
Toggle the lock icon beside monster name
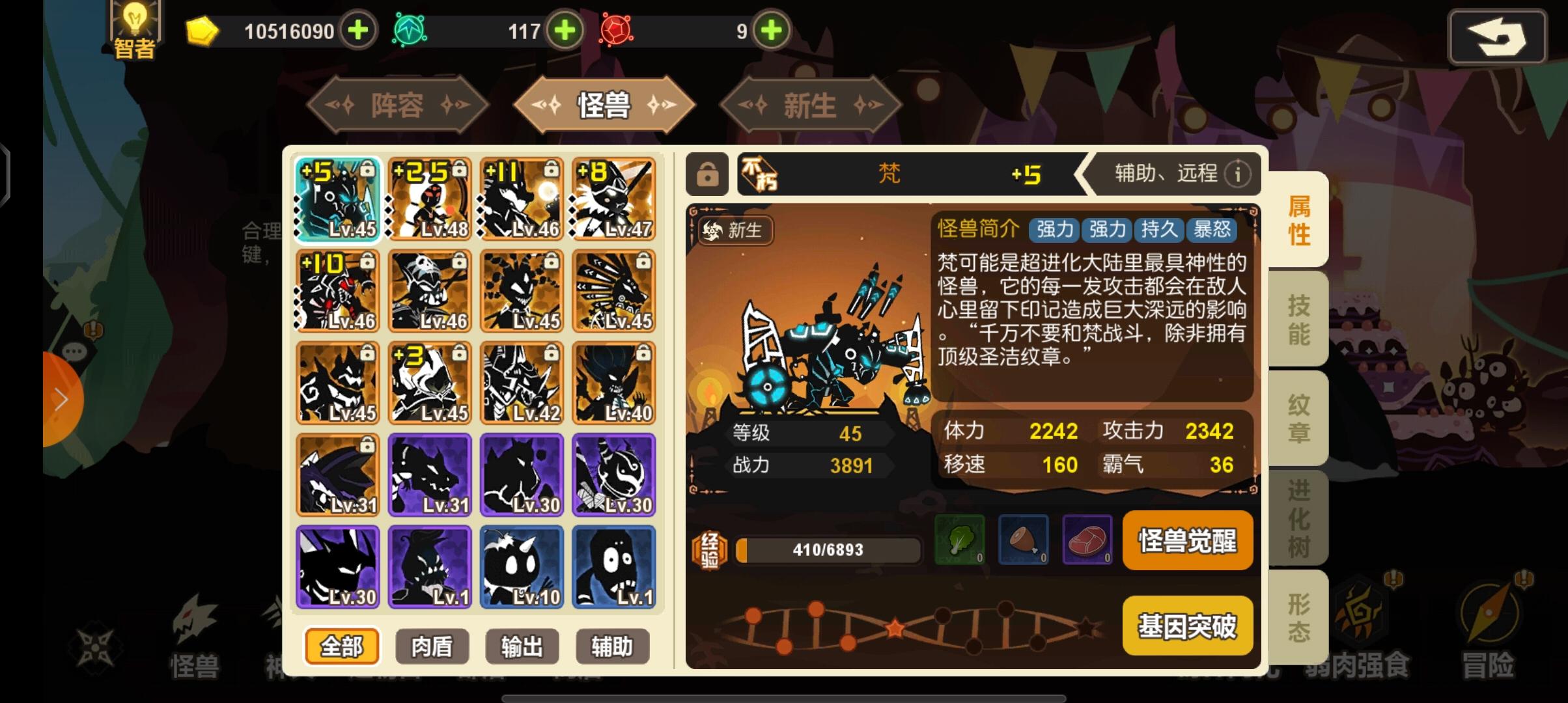pyautogui.click(x=707, y=174)
